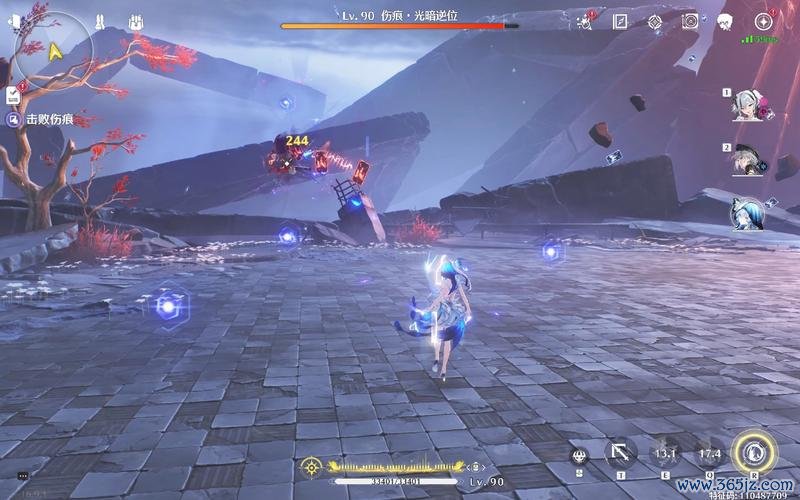Select the blue-haired active character portrait
800x500 pixels.
tap(747, 212)
